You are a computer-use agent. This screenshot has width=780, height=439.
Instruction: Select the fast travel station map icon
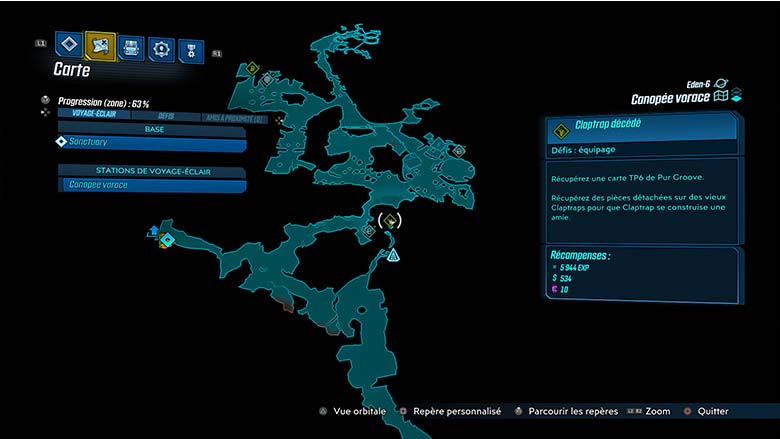[166, 240]
